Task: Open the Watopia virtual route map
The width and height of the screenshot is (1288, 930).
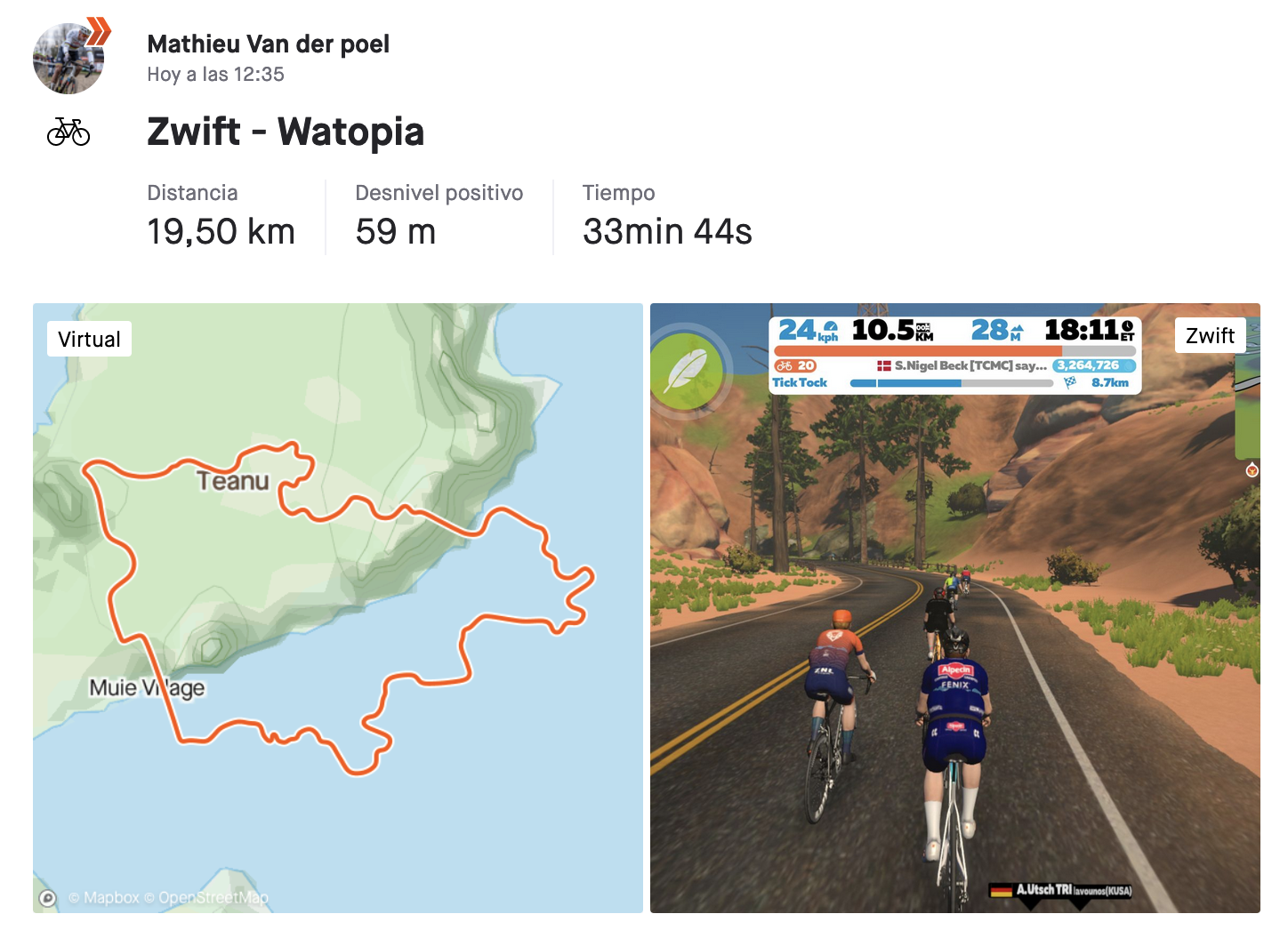Action: pyautogui.click(x=337, y=607)
